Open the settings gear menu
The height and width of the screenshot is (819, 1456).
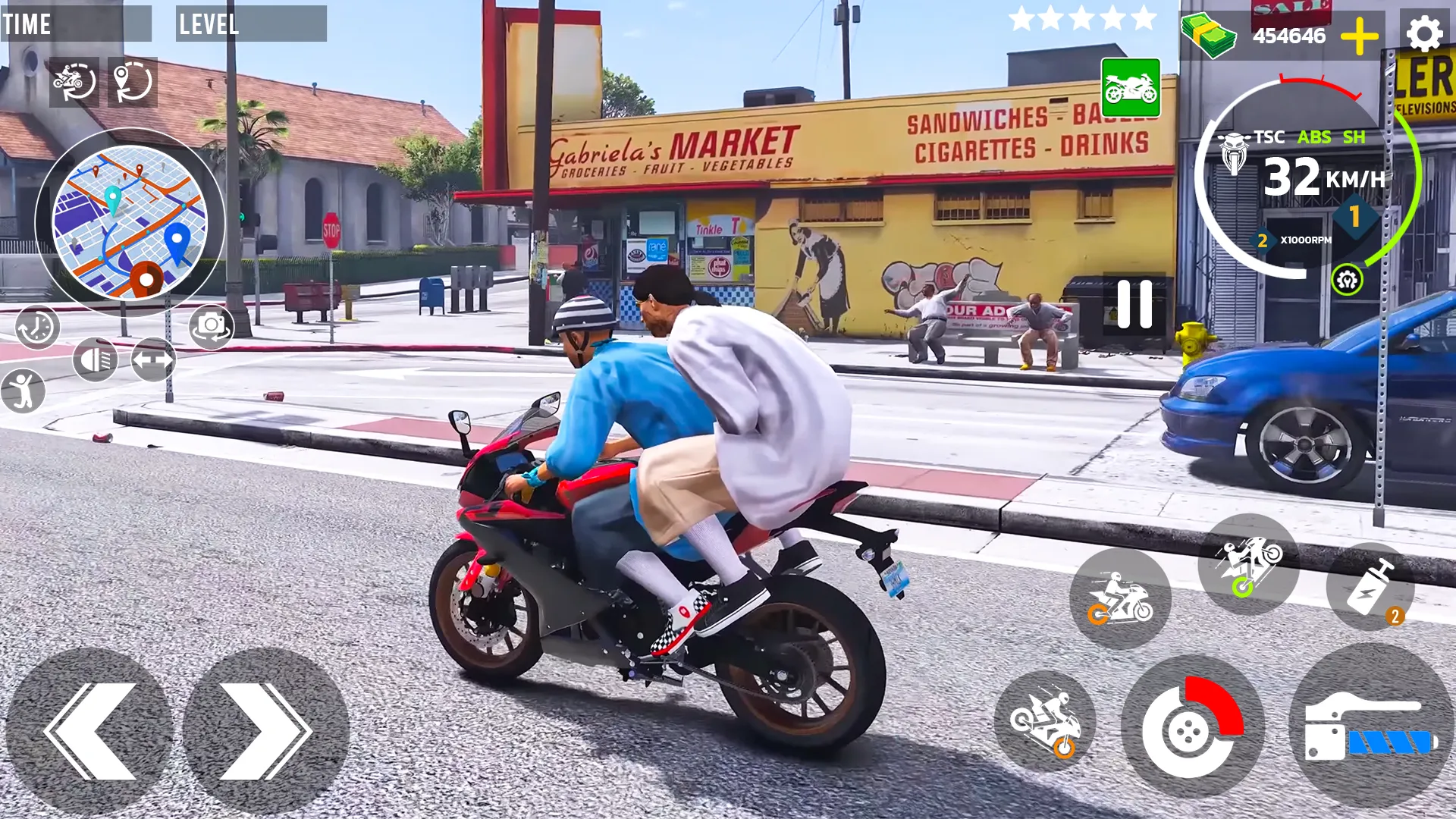tap(1424, 33)
